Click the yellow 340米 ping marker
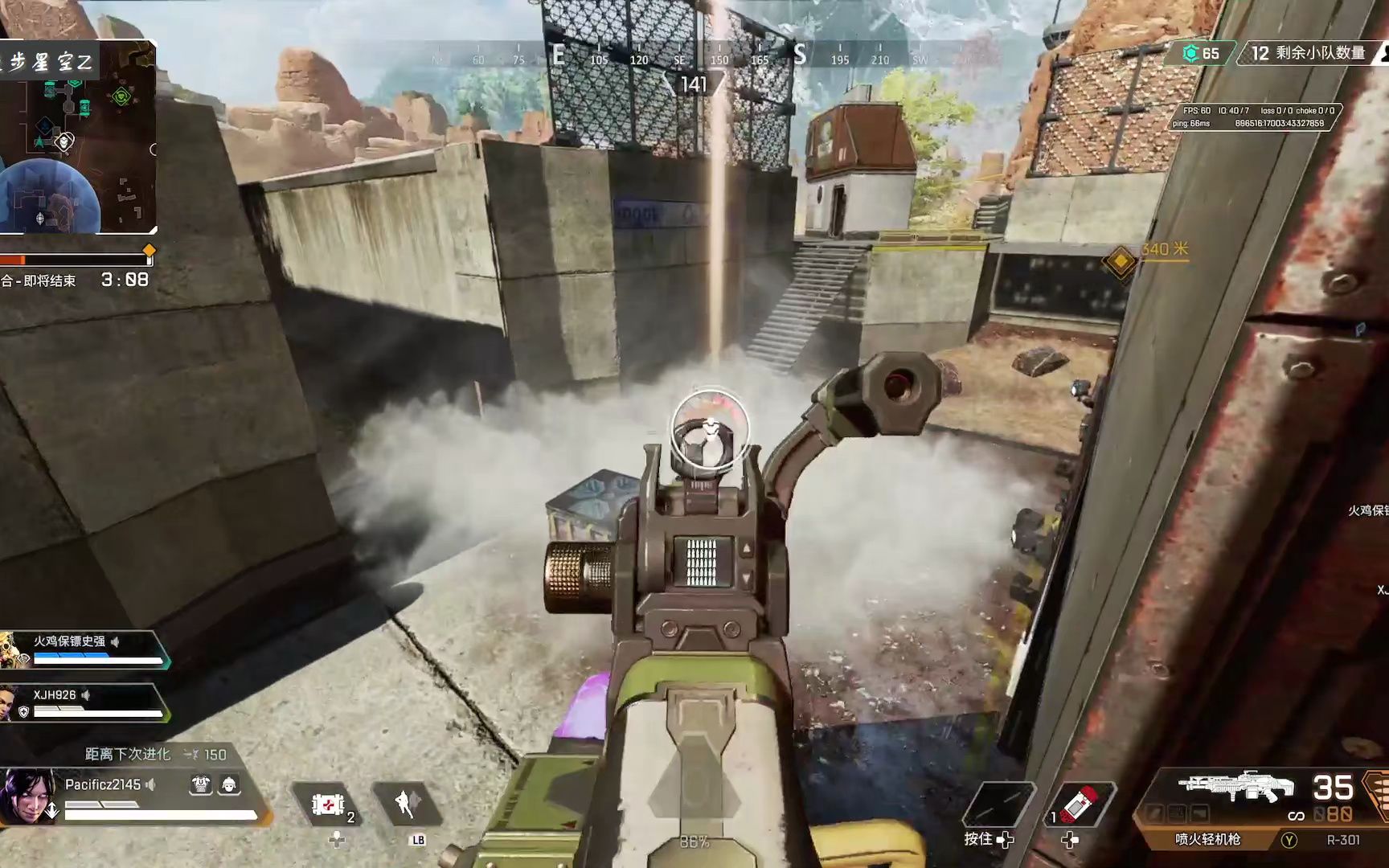The image size is (1389, 868). [1120, 260]
